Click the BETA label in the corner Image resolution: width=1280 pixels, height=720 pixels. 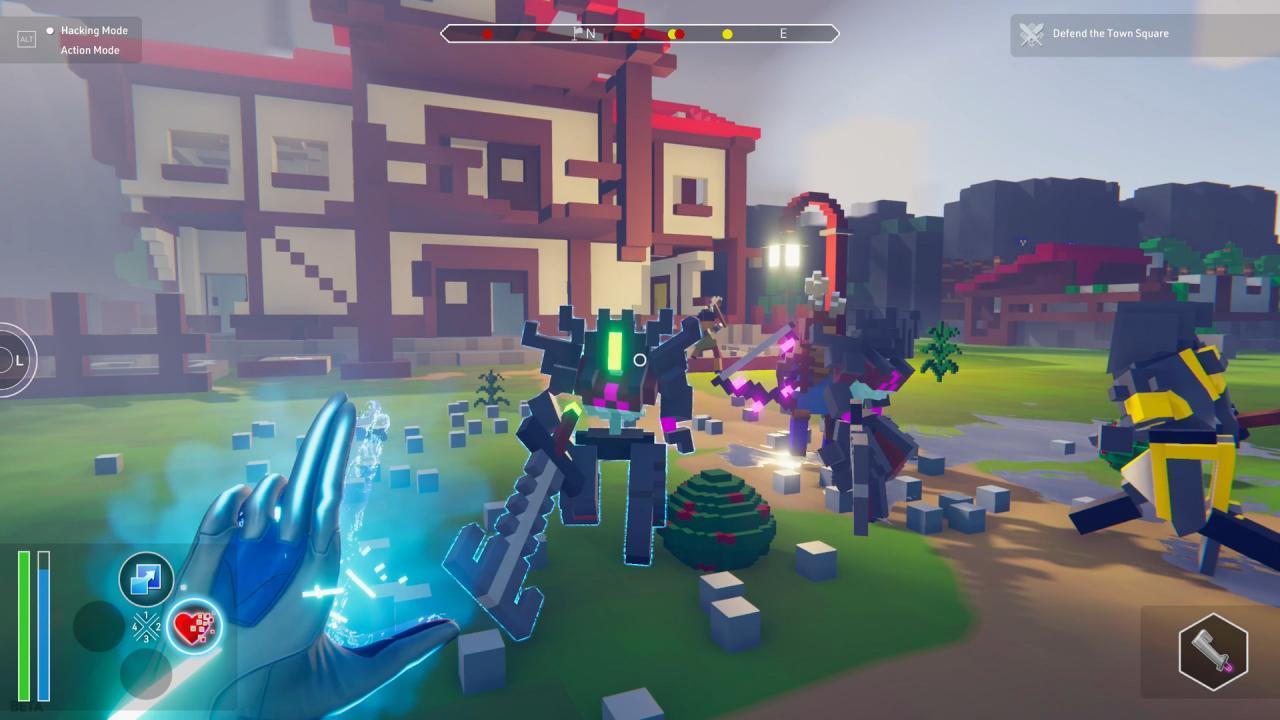click(25, 705)
